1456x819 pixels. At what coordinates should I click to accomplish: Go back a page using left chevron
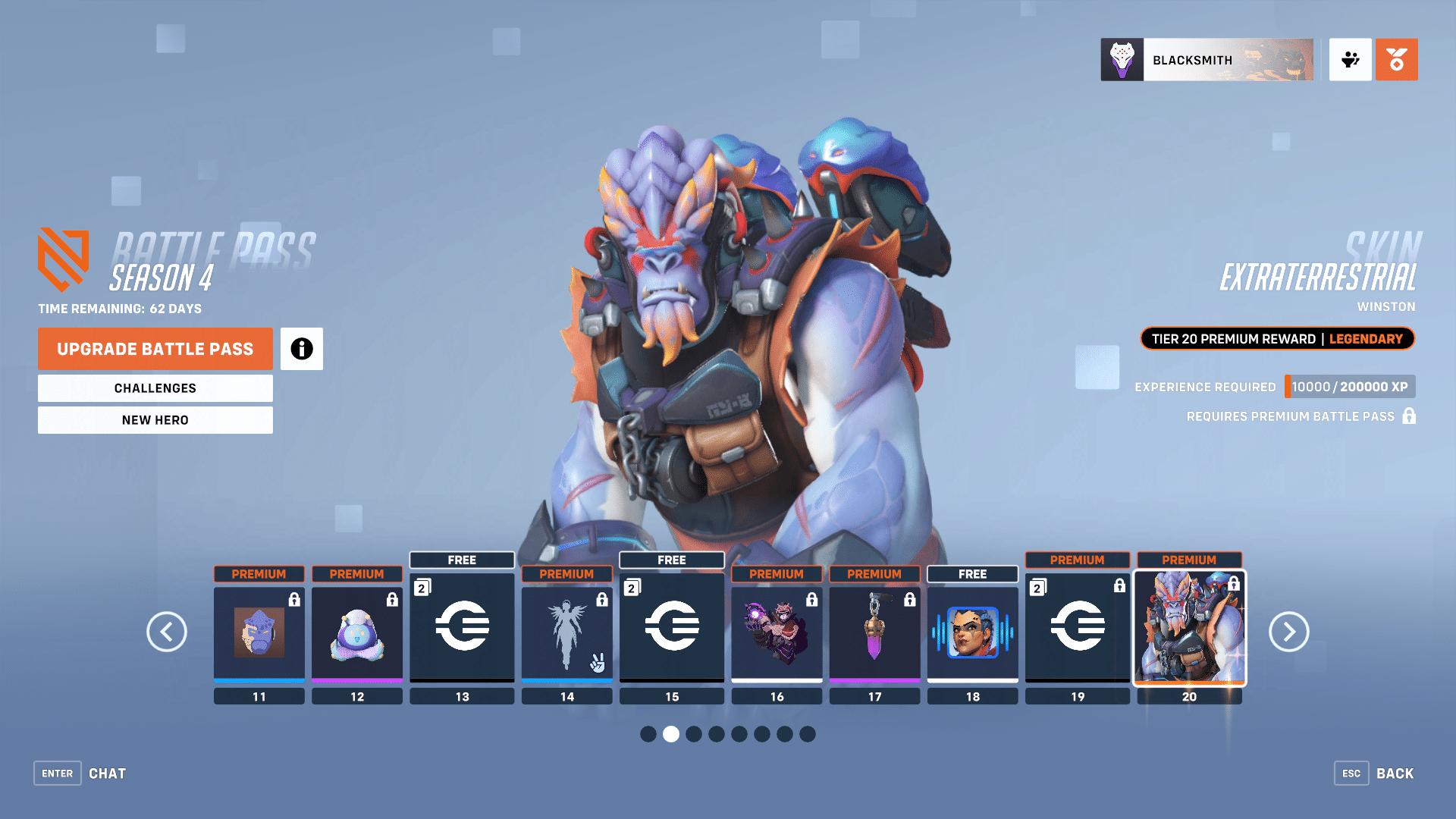point(167,632)
